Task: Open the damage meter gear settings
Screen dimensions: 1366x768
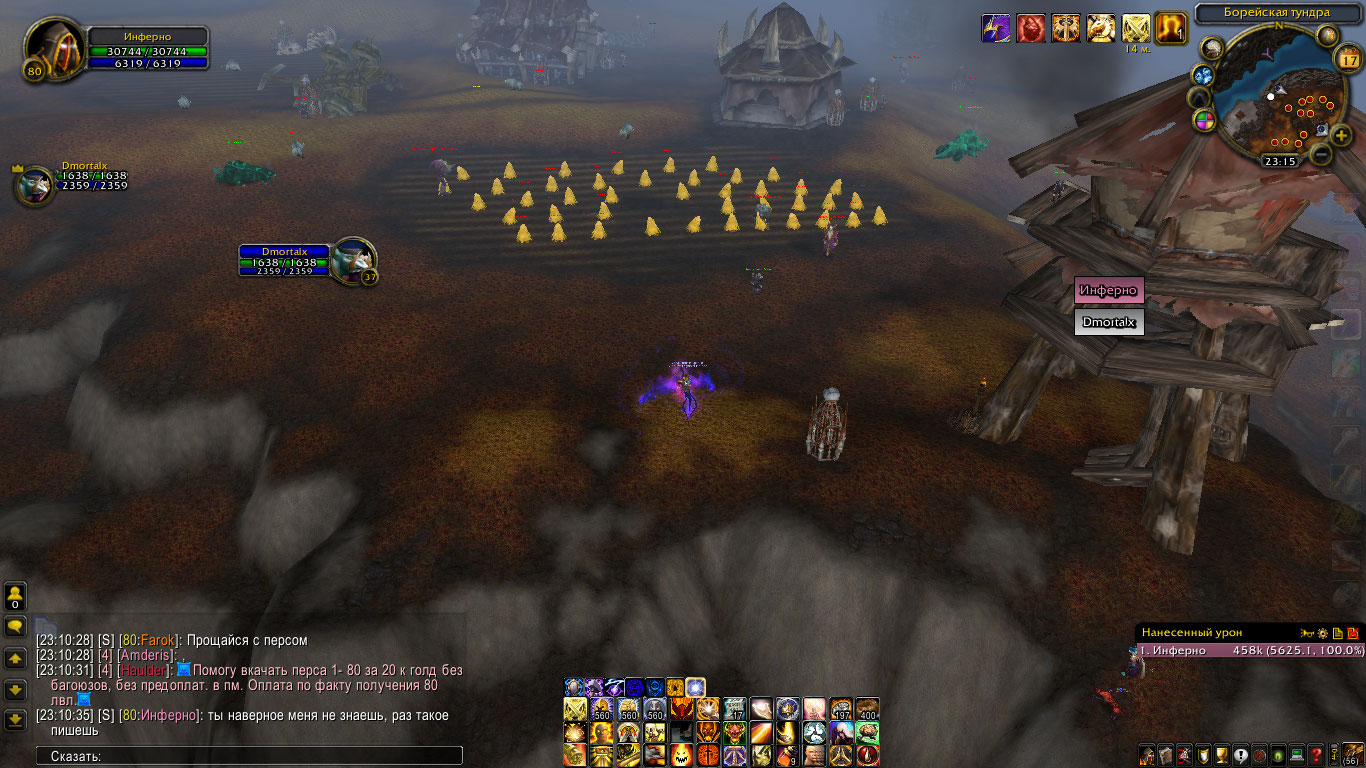Action: [1322, 633]
